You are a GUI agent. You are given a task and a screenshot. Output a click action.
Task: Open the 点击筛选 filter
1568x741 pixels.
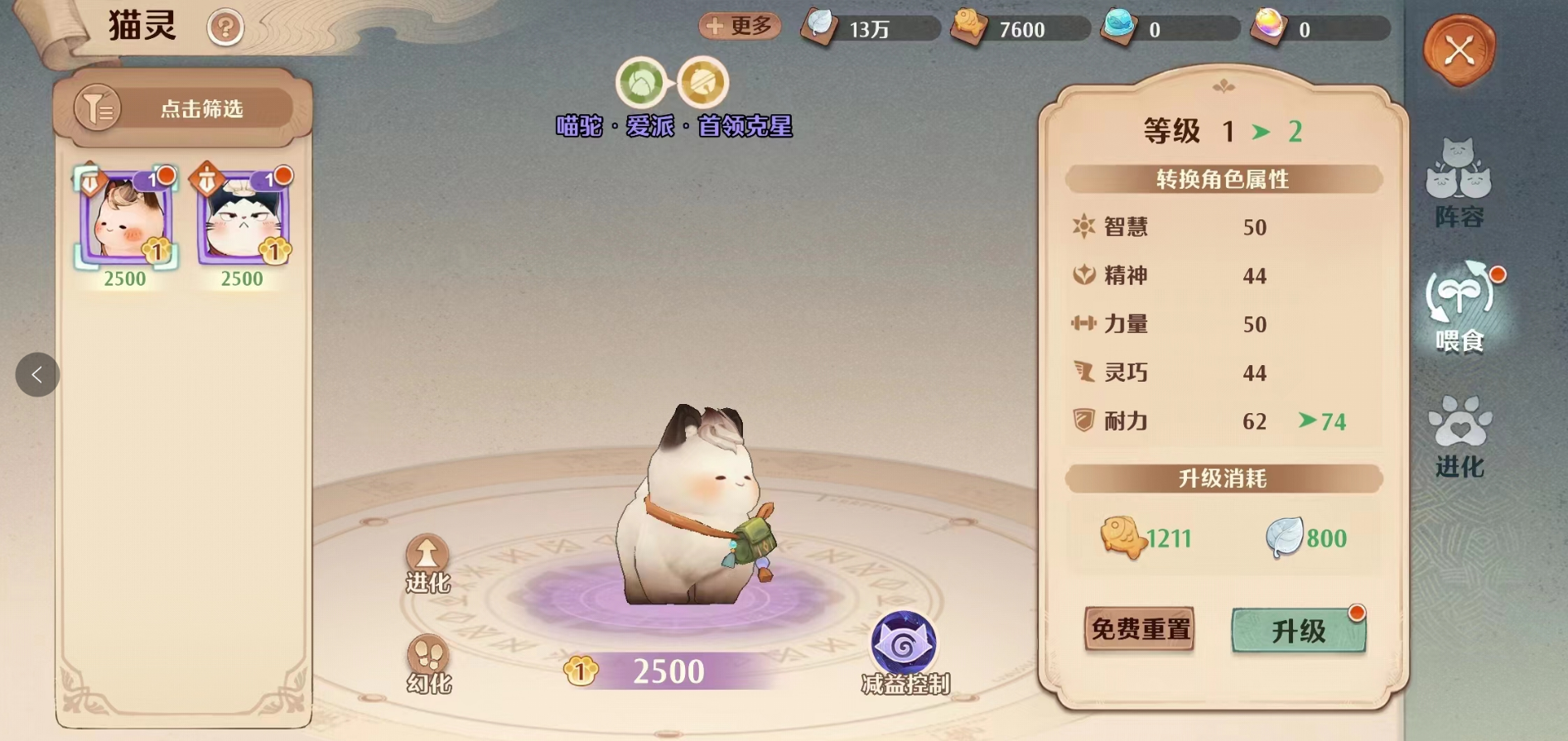point(183,108)
